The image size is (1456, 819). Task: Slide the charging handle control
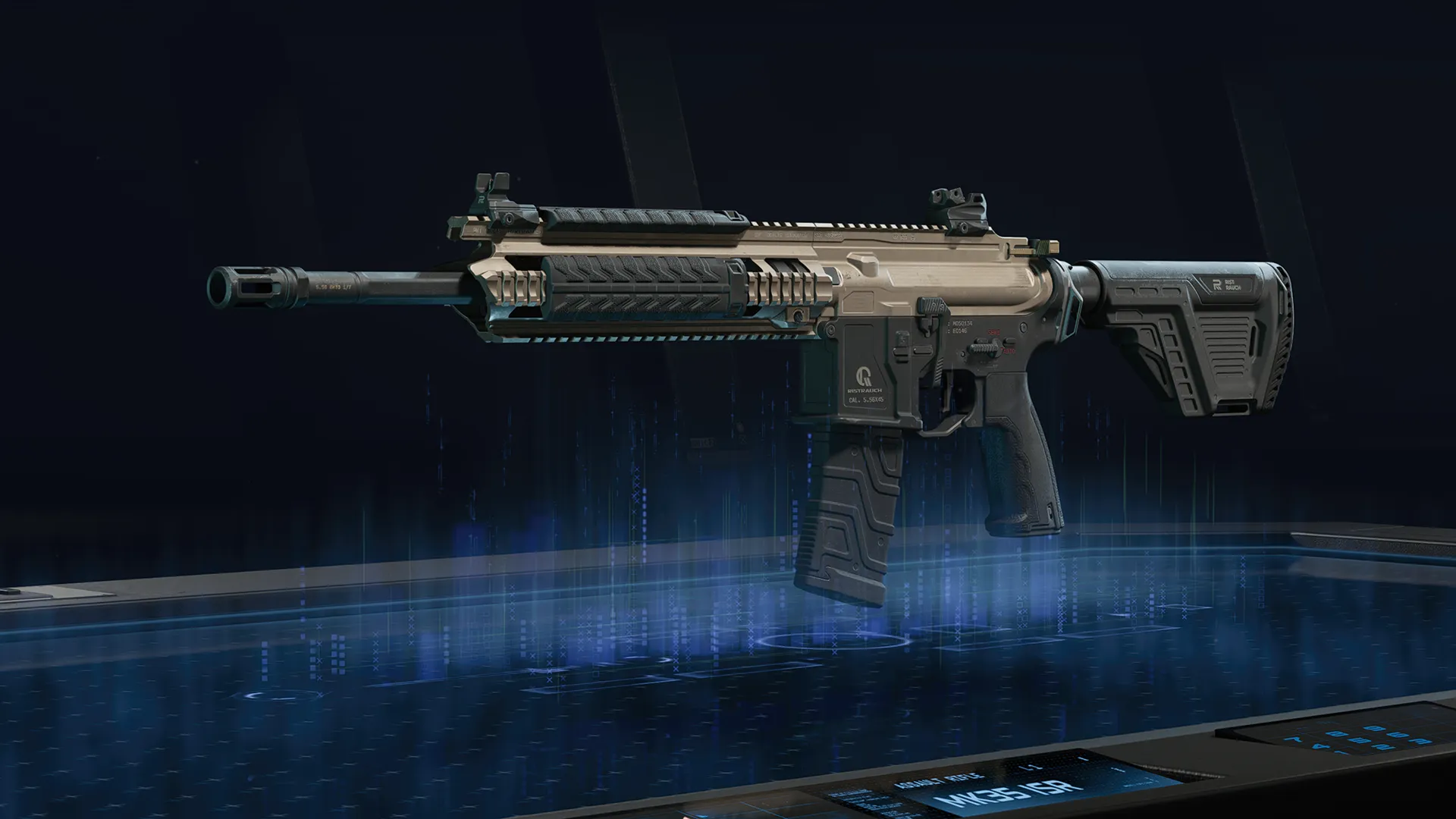932,306
